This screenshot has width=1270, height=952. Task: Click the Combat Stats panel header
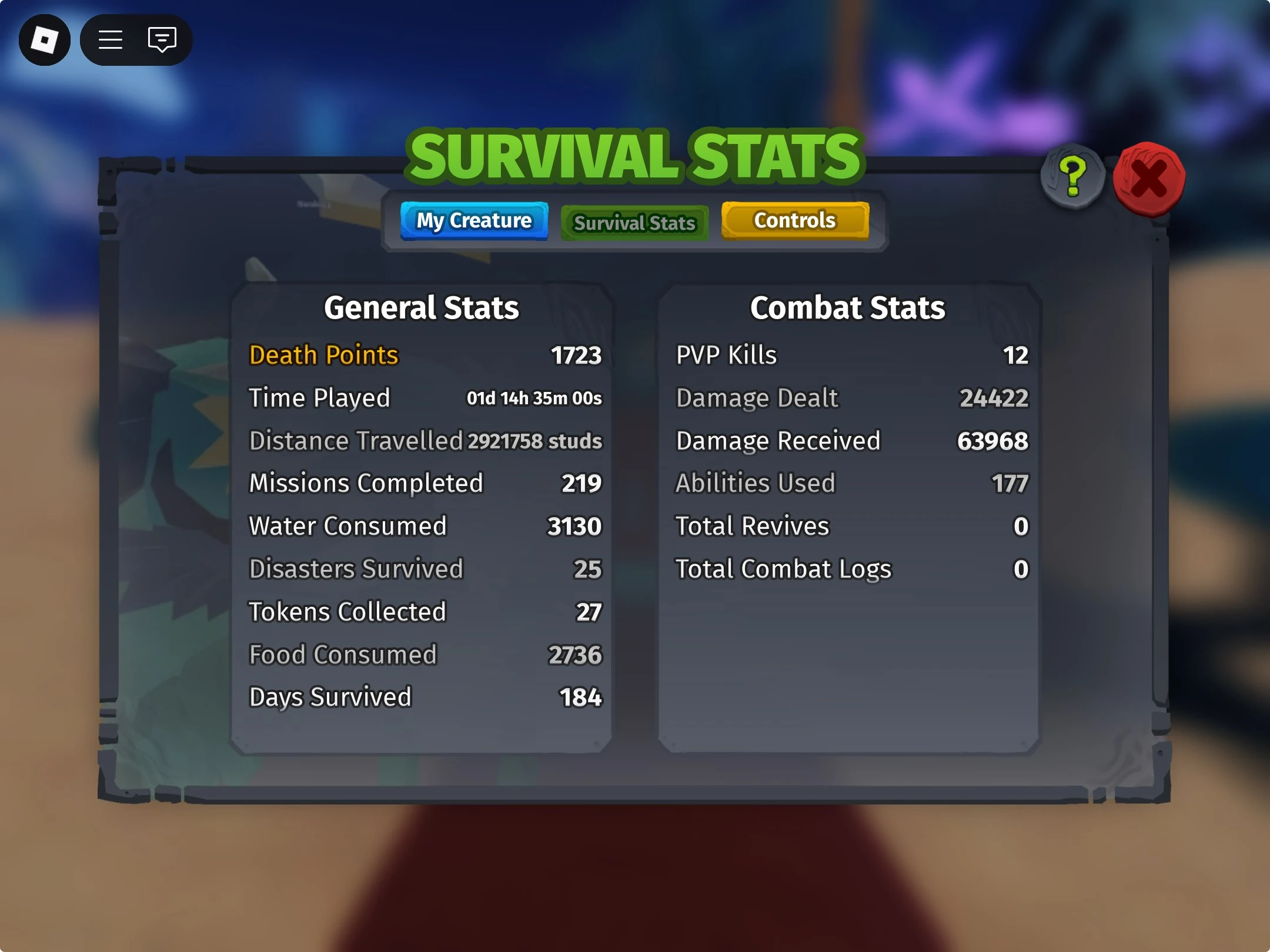(848, 307)
